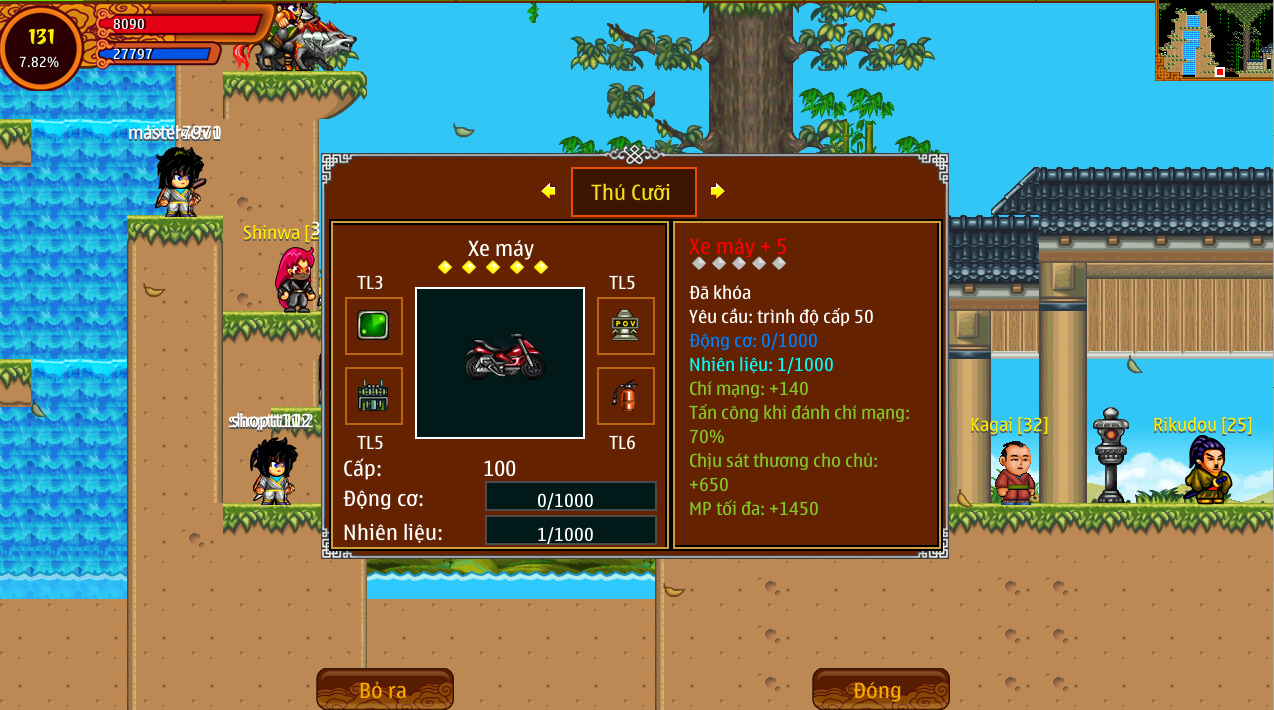Choose the TL5 lantern equipment slot
The width and height of the screenshot is (1274, 710).
(625, 326)
